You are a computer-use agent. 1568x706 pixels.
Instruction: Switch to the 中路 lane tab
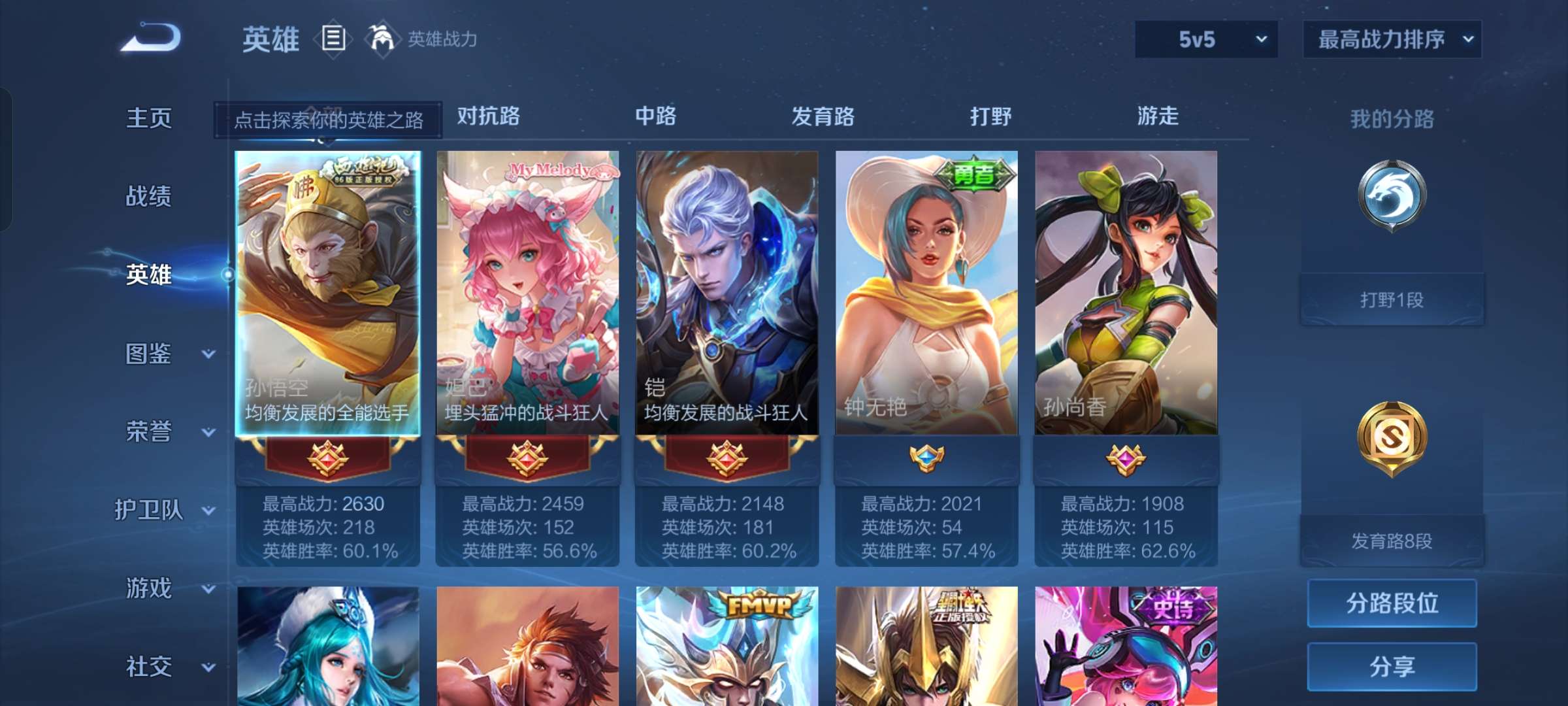657,116
